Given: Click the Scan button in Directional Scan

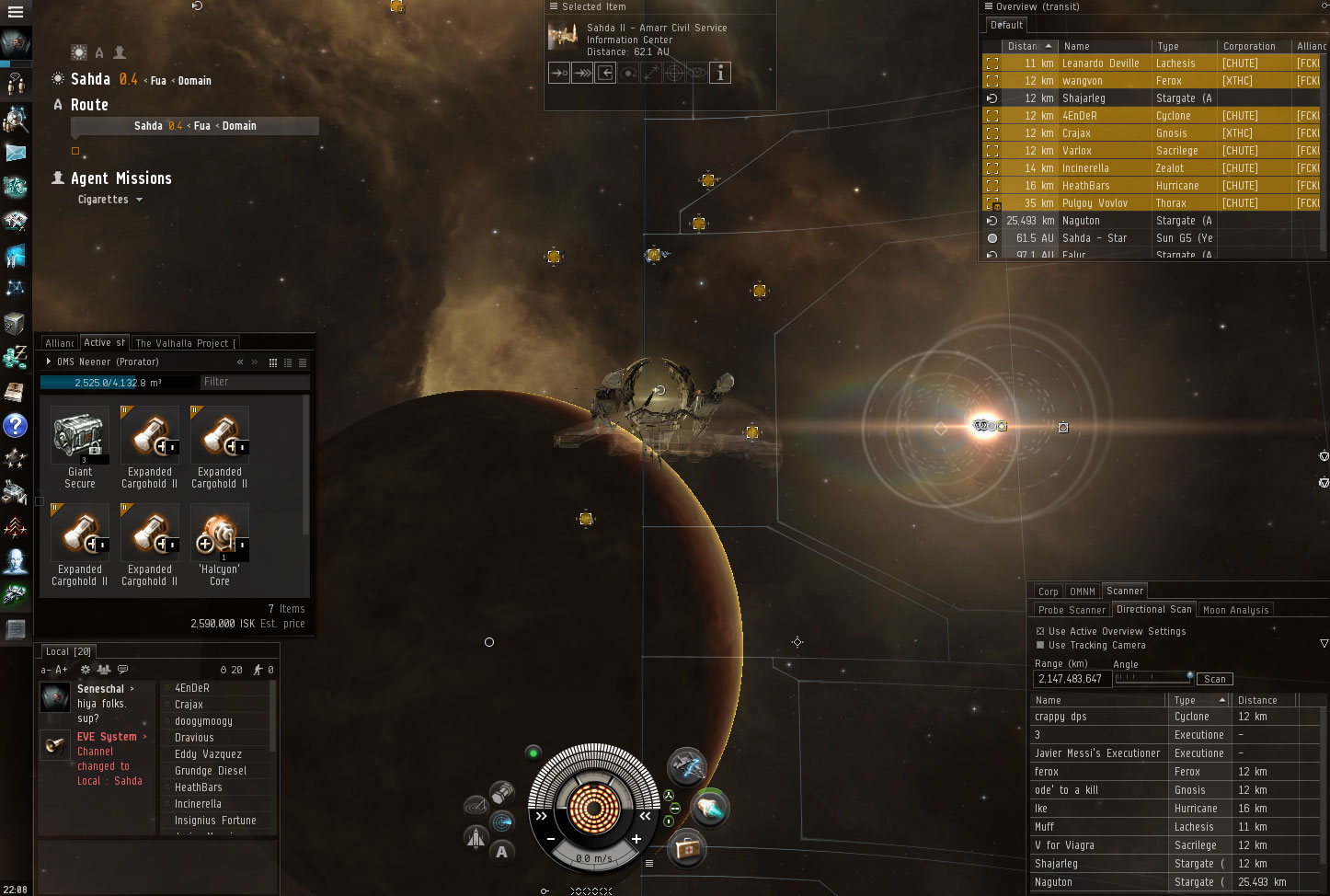Looking at the screenshot, I should (1214, 679).
